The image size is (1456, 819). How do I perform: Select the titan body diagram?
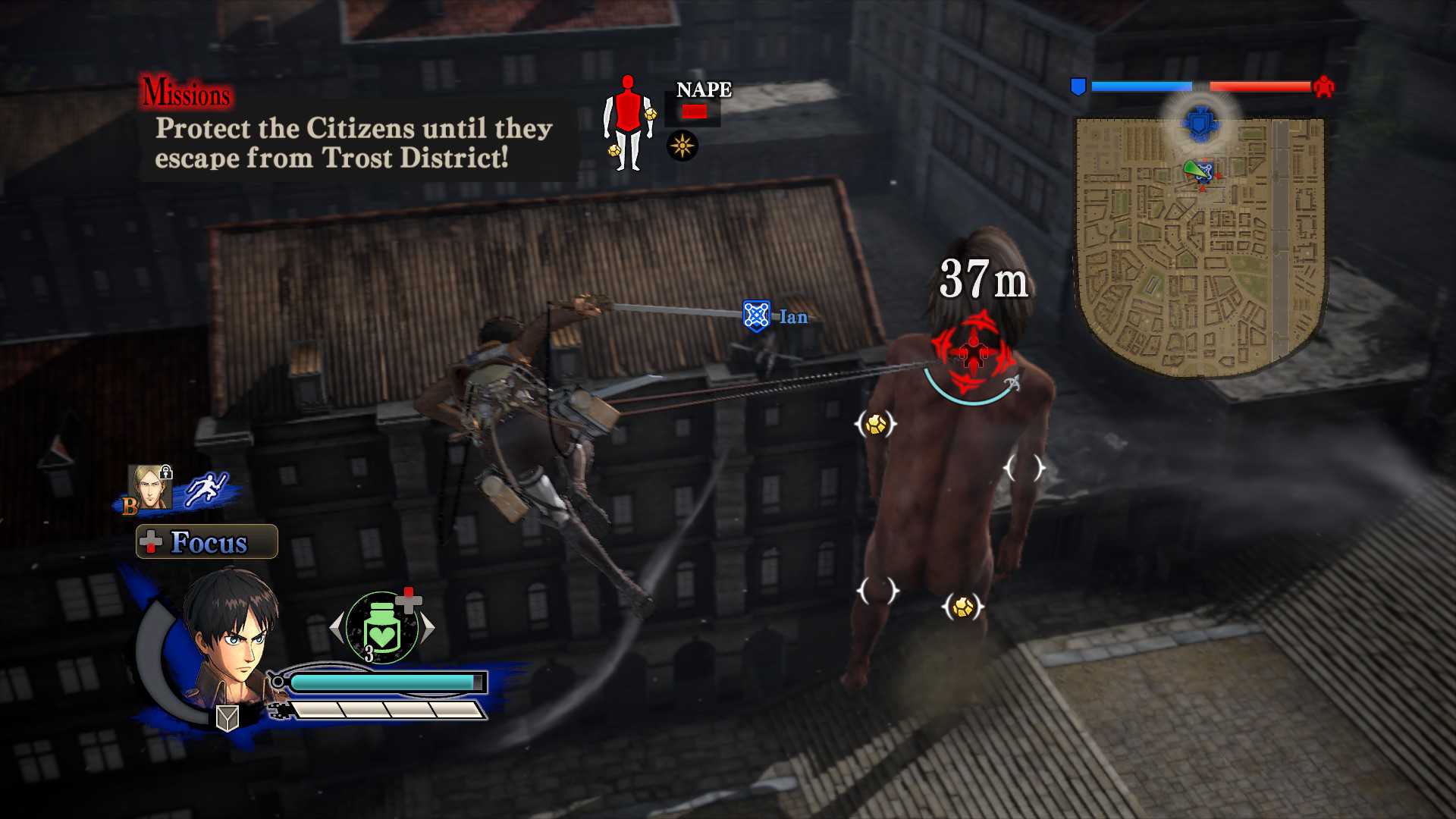(628, 123)
